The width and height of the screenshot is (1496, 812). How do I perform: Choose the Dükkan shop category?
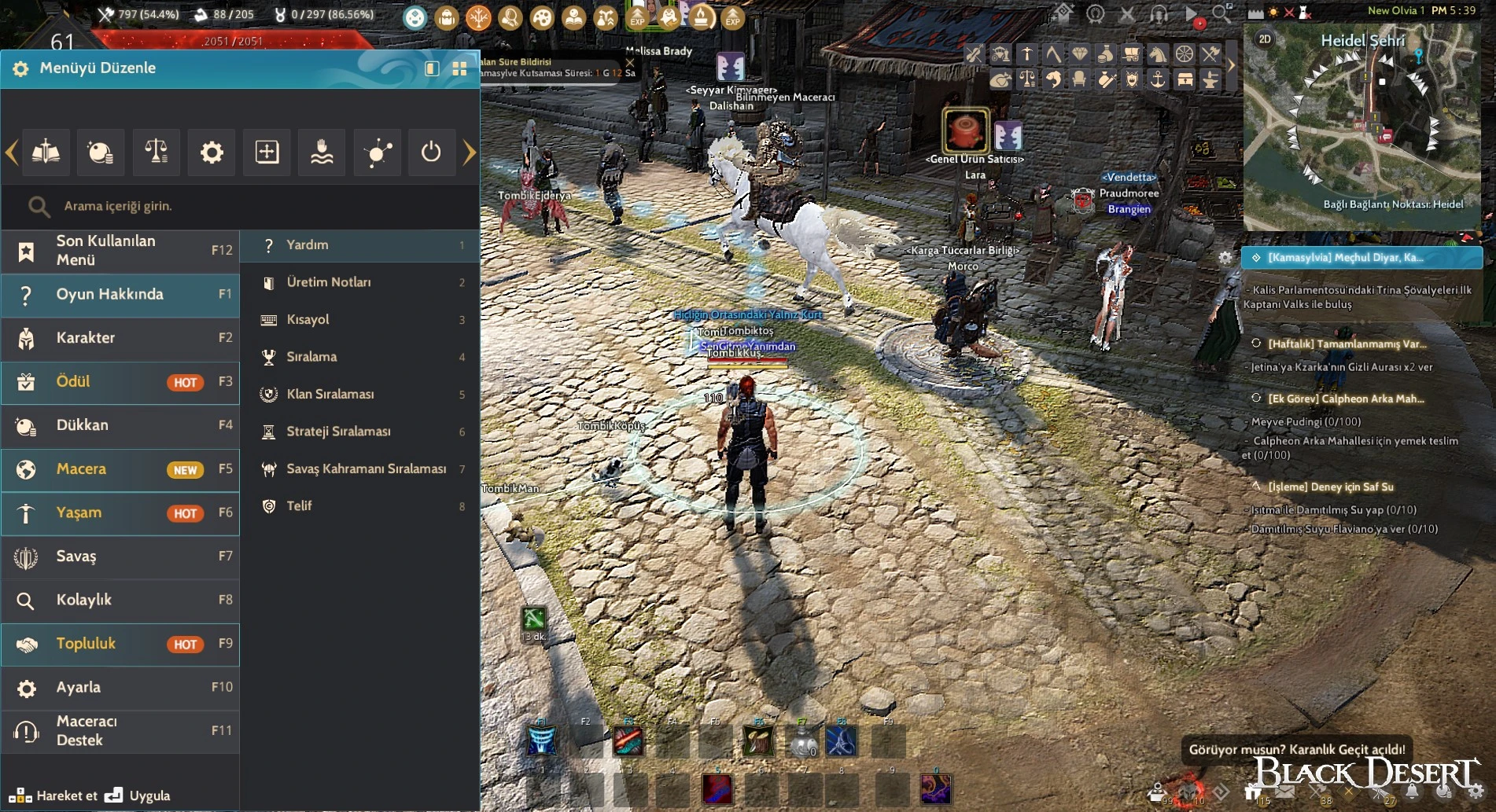[120, 425]
